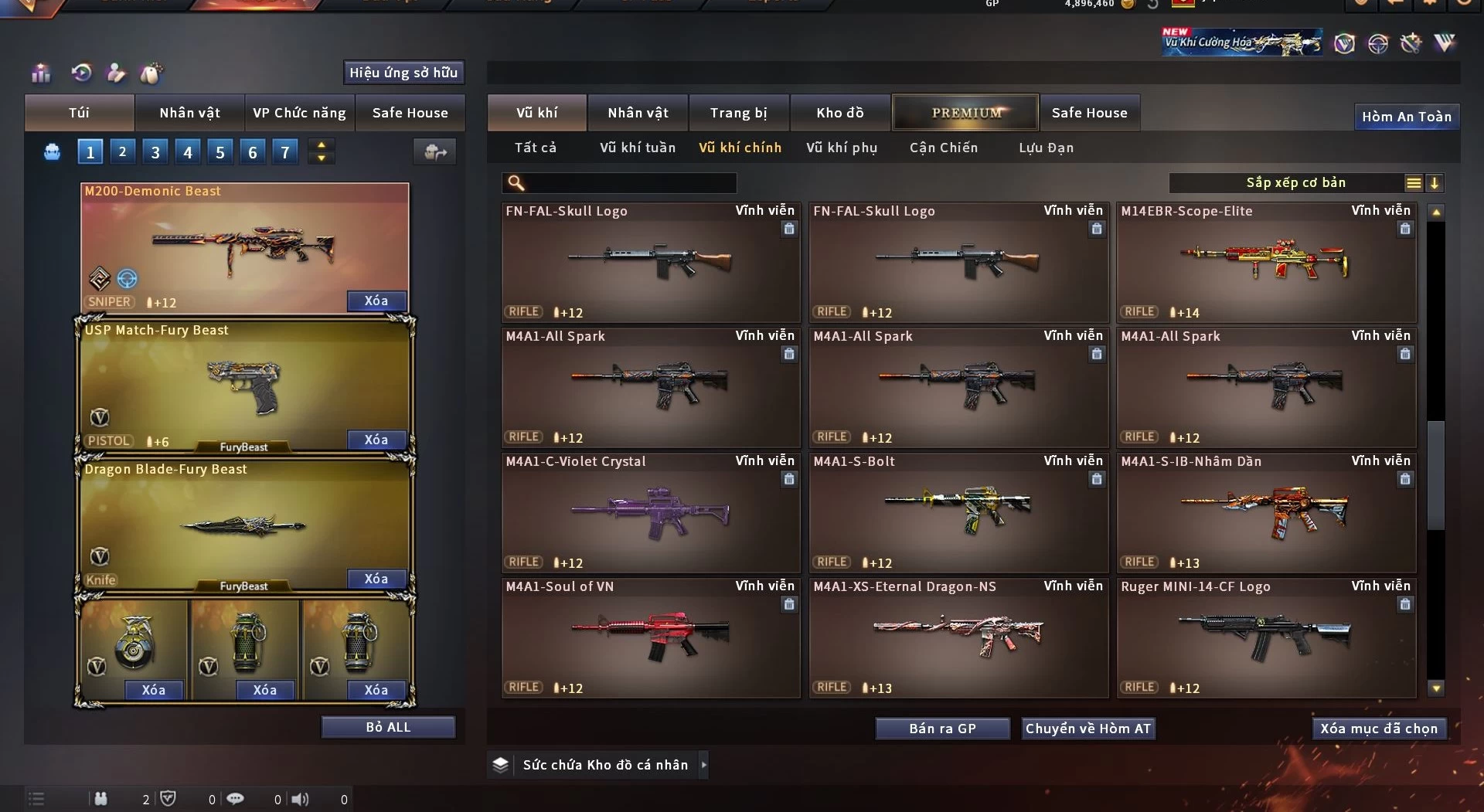1484x812 pixels.
Task: Filter by Vũ khí phụ
Action: [841, 148]
